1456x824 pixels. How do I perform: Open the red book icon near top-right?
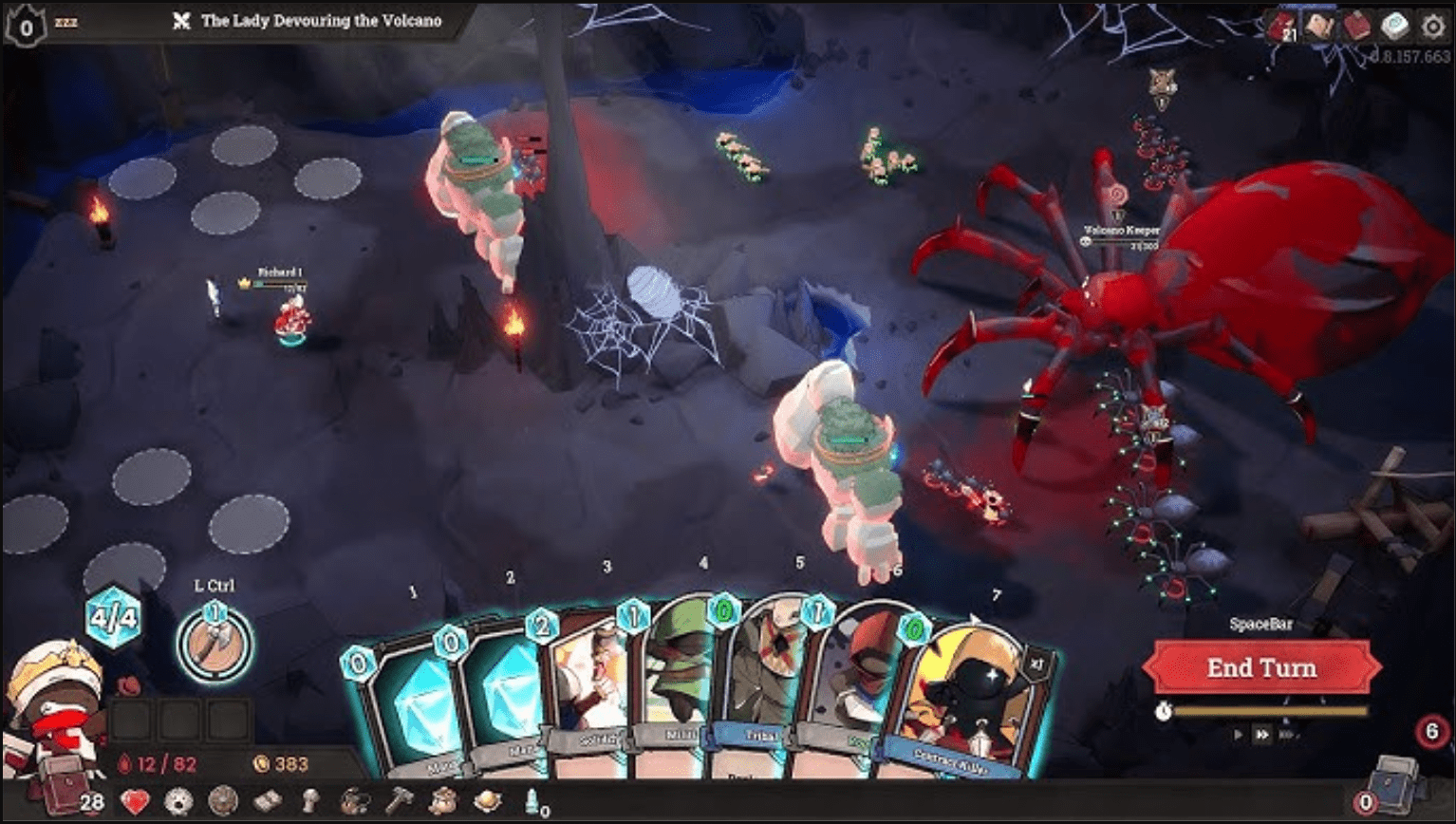tap(1356, 25)
